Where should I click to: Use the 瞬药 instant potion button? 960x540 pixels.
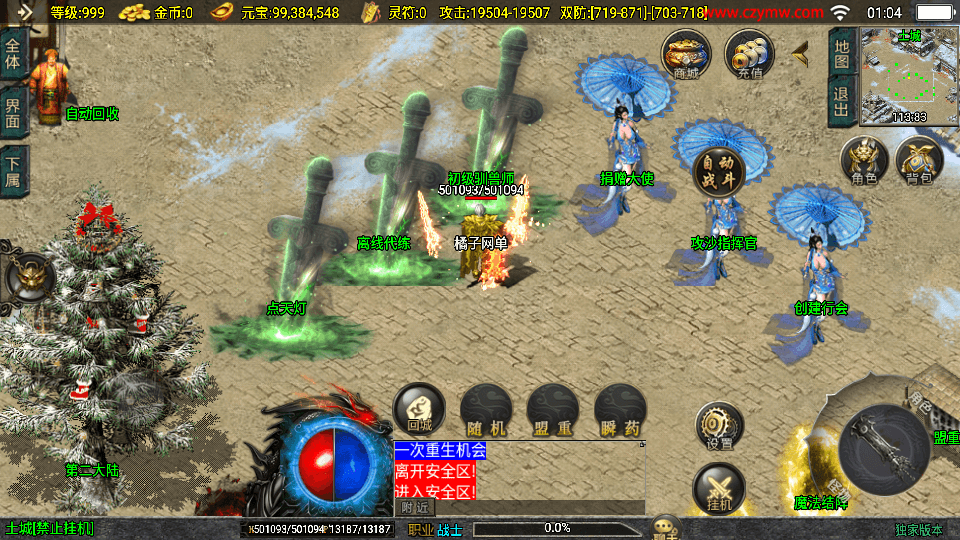[619, 410]
